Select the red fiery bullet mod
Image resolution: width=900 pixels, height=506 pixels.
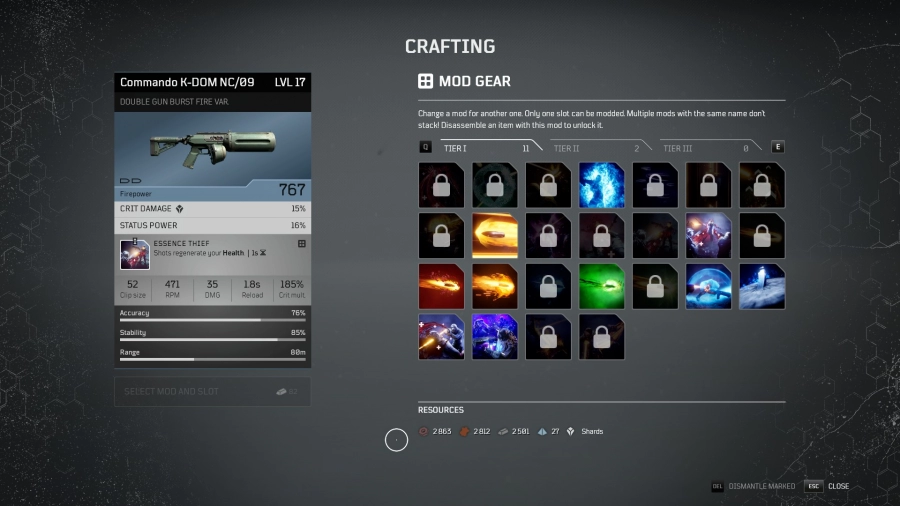pos(441,287)
